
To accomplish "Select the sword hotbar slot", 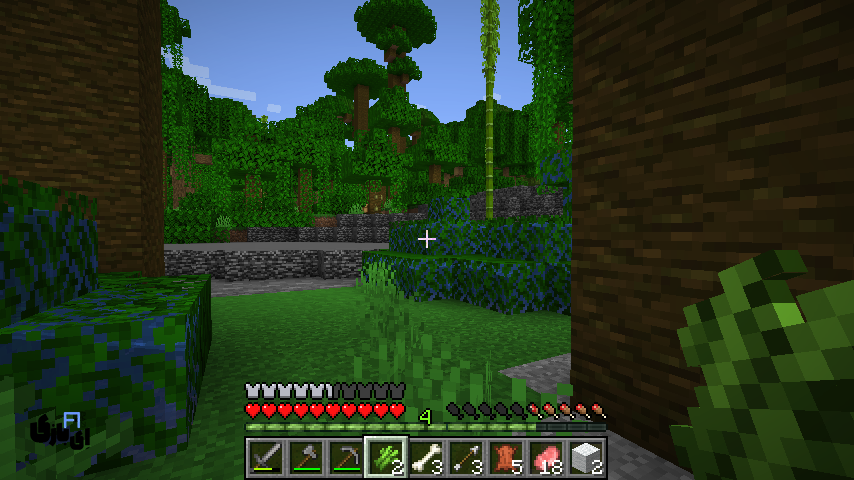I will (265, 457).
